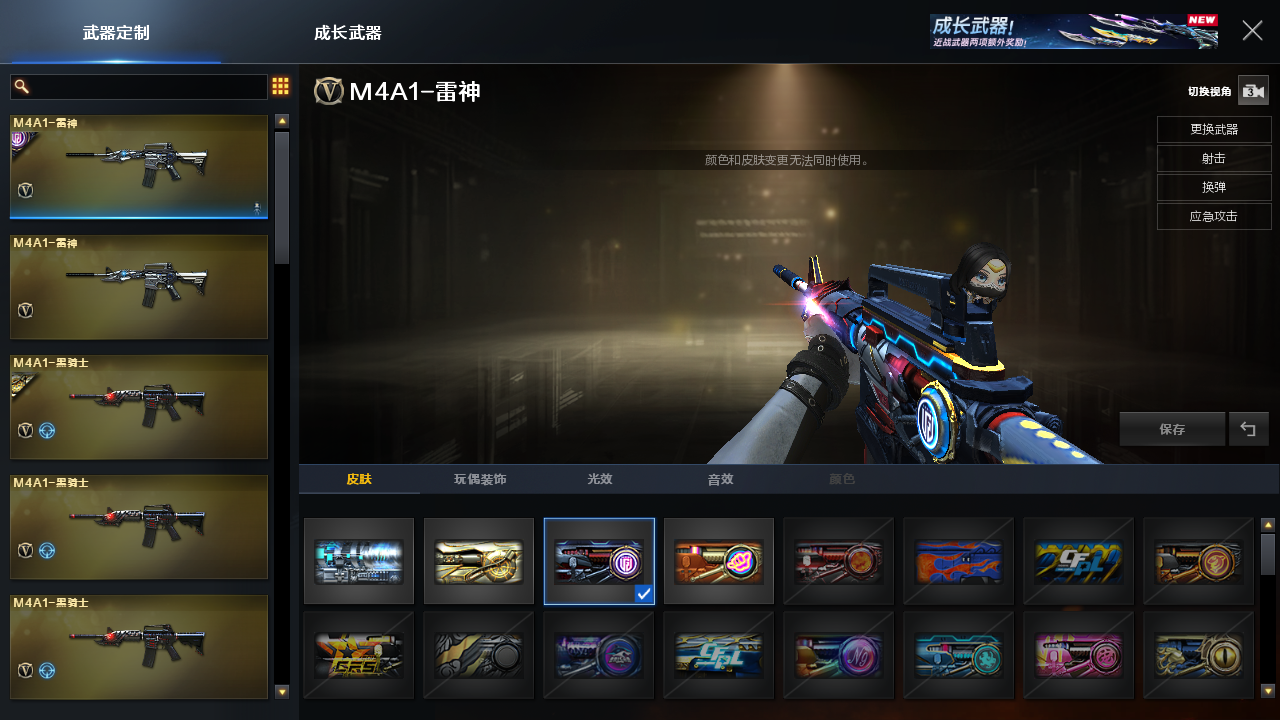
Task: Switch to the 武器定制 tab
Action: [116, 33]
